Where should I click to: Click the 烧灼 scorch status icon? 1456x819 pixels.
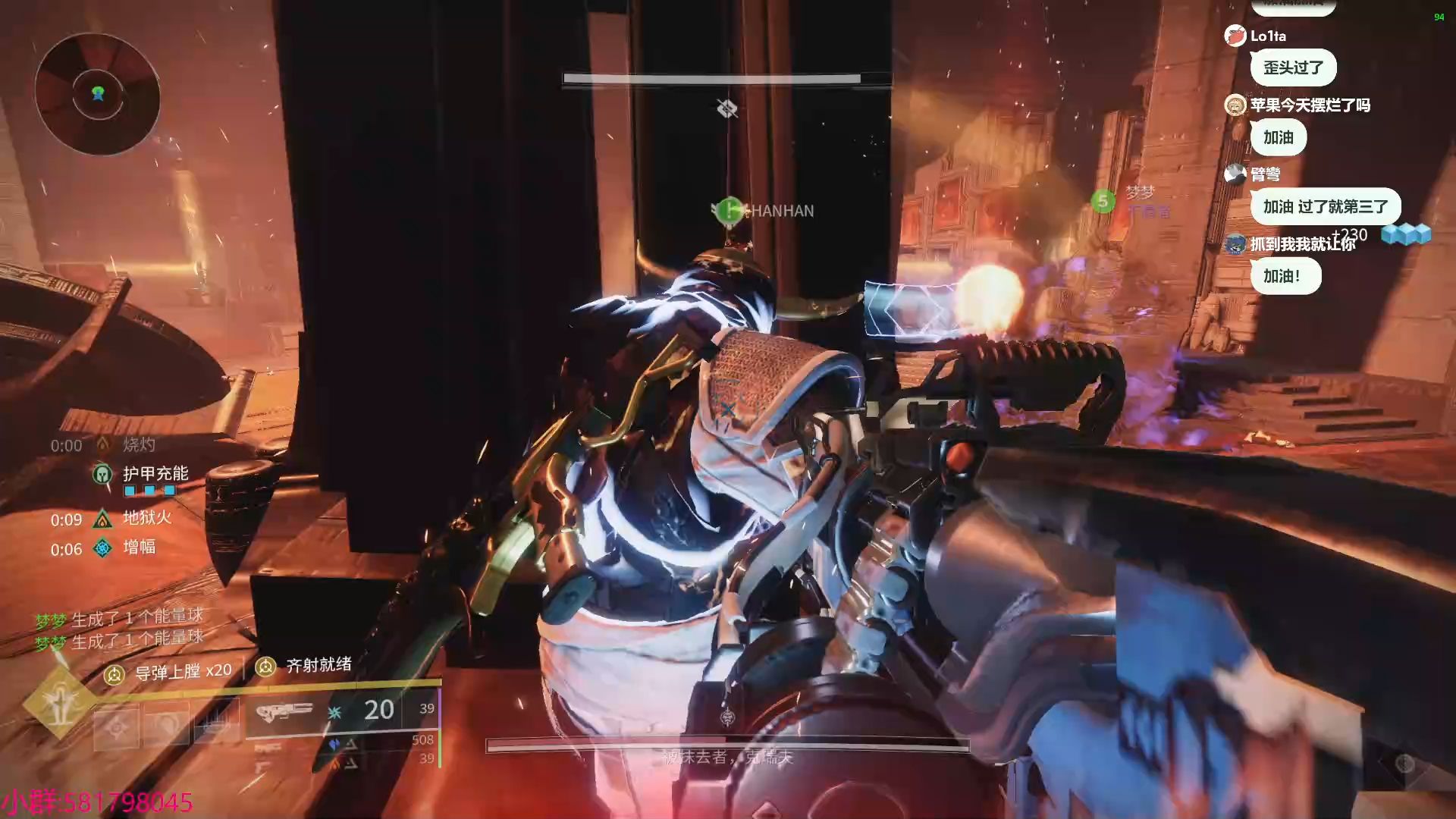click(102, 445)
